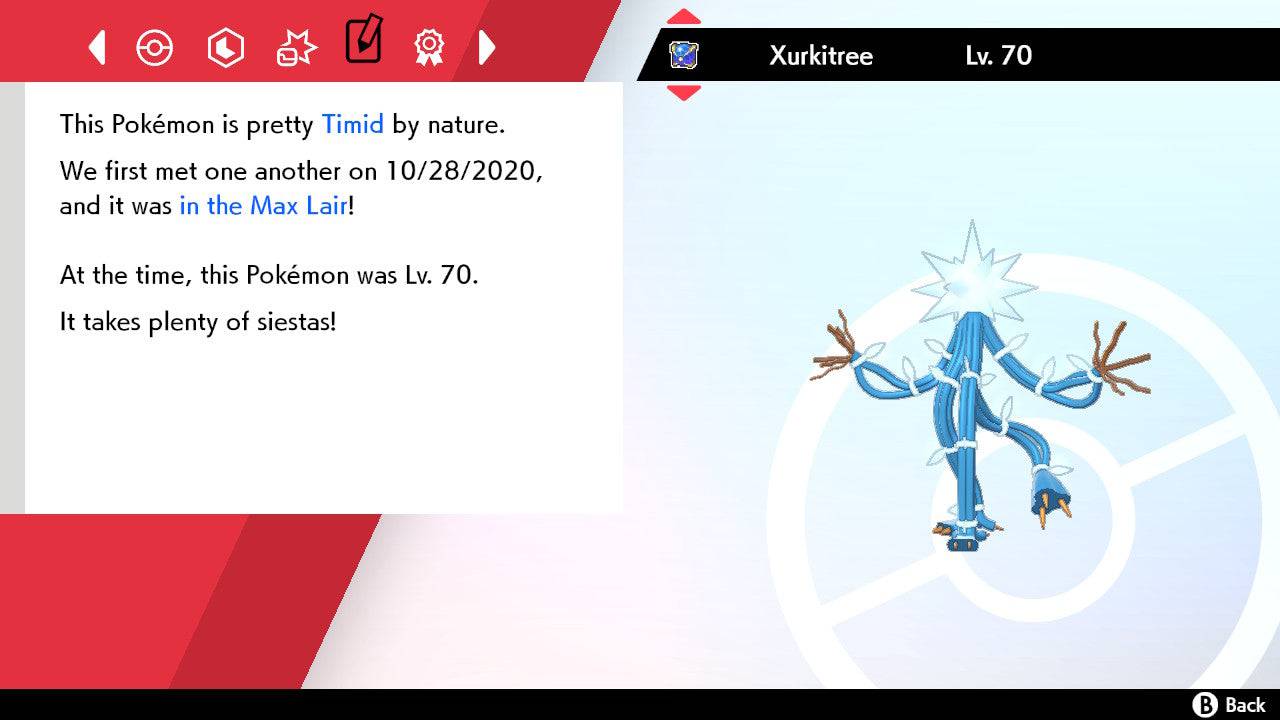
Task: Click the red up arrow above the nameplate
Action: 683,14
